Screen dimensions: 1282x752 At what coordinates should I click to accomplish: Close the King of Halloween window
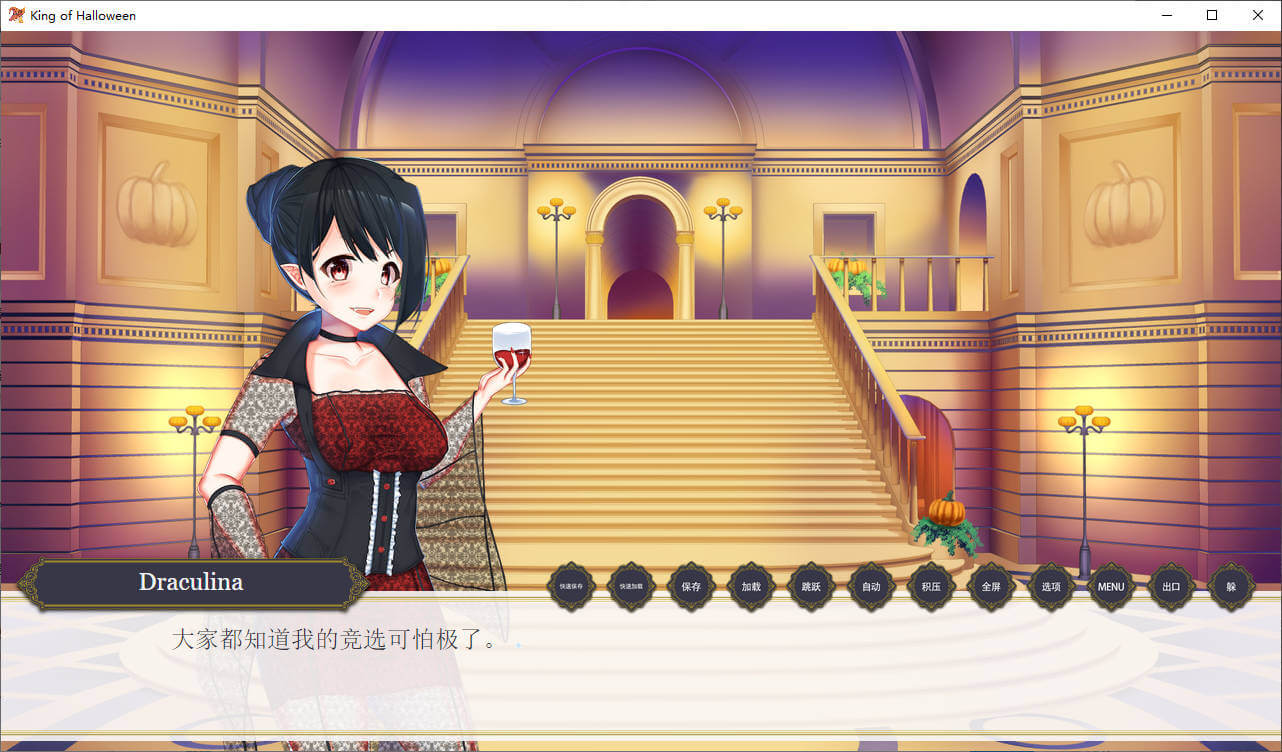[x=1258, y=15]
